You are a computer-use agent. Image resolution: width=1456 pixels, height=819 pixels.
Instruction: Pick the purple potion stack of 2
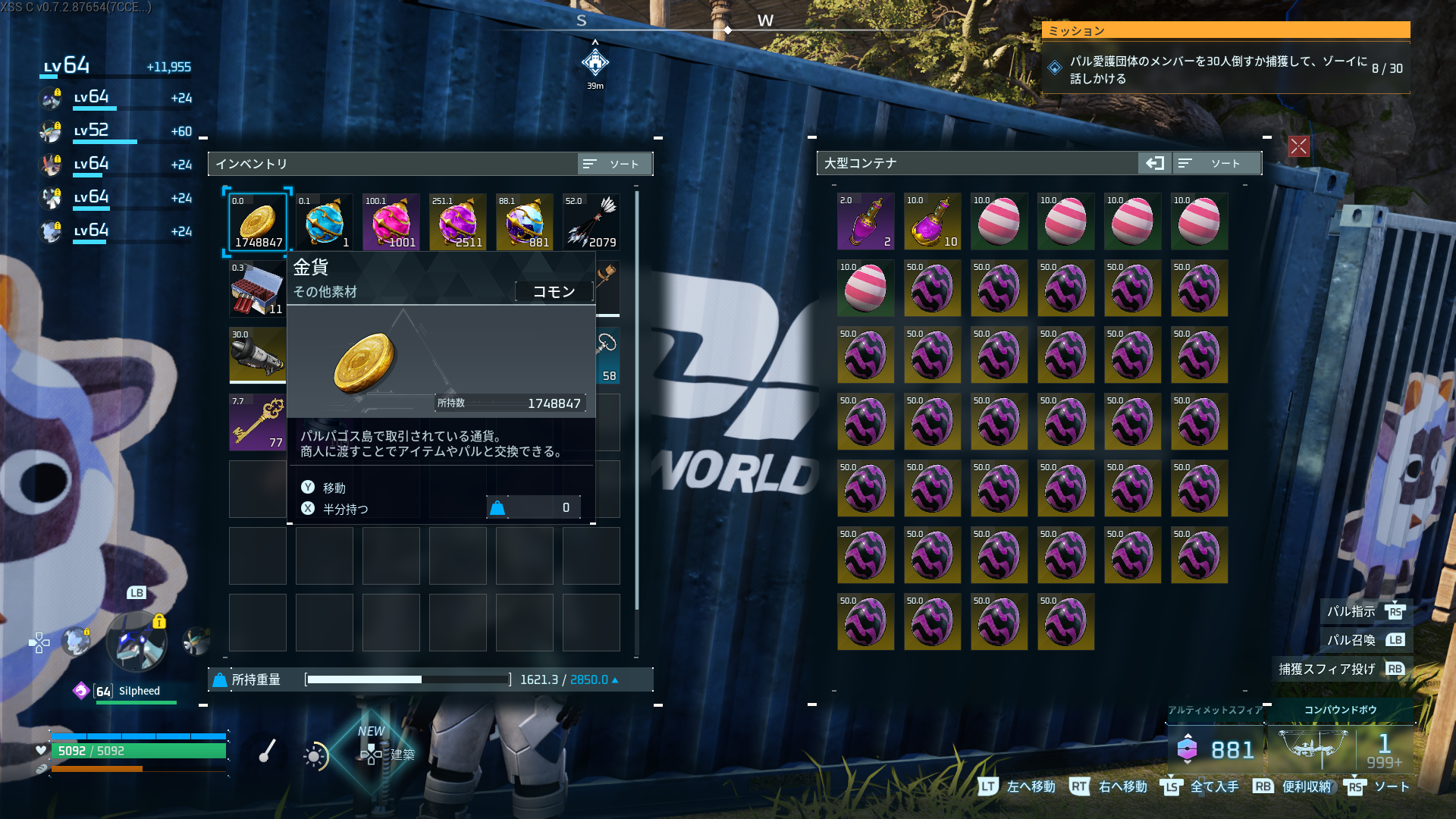[x=866, y=221]
